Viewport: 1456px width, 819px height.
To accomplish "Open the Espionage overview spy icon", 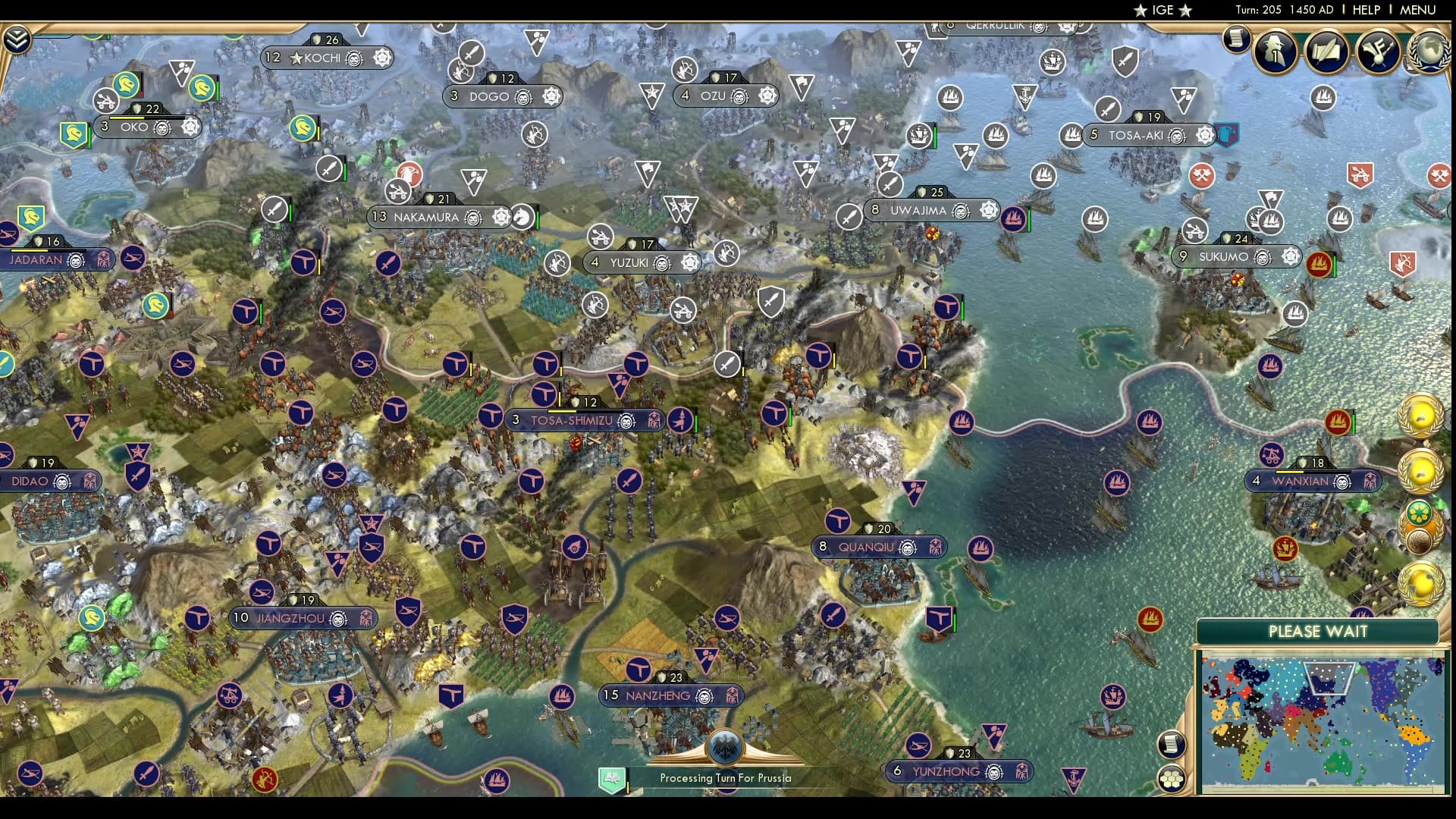I will tap(1273, 52).
